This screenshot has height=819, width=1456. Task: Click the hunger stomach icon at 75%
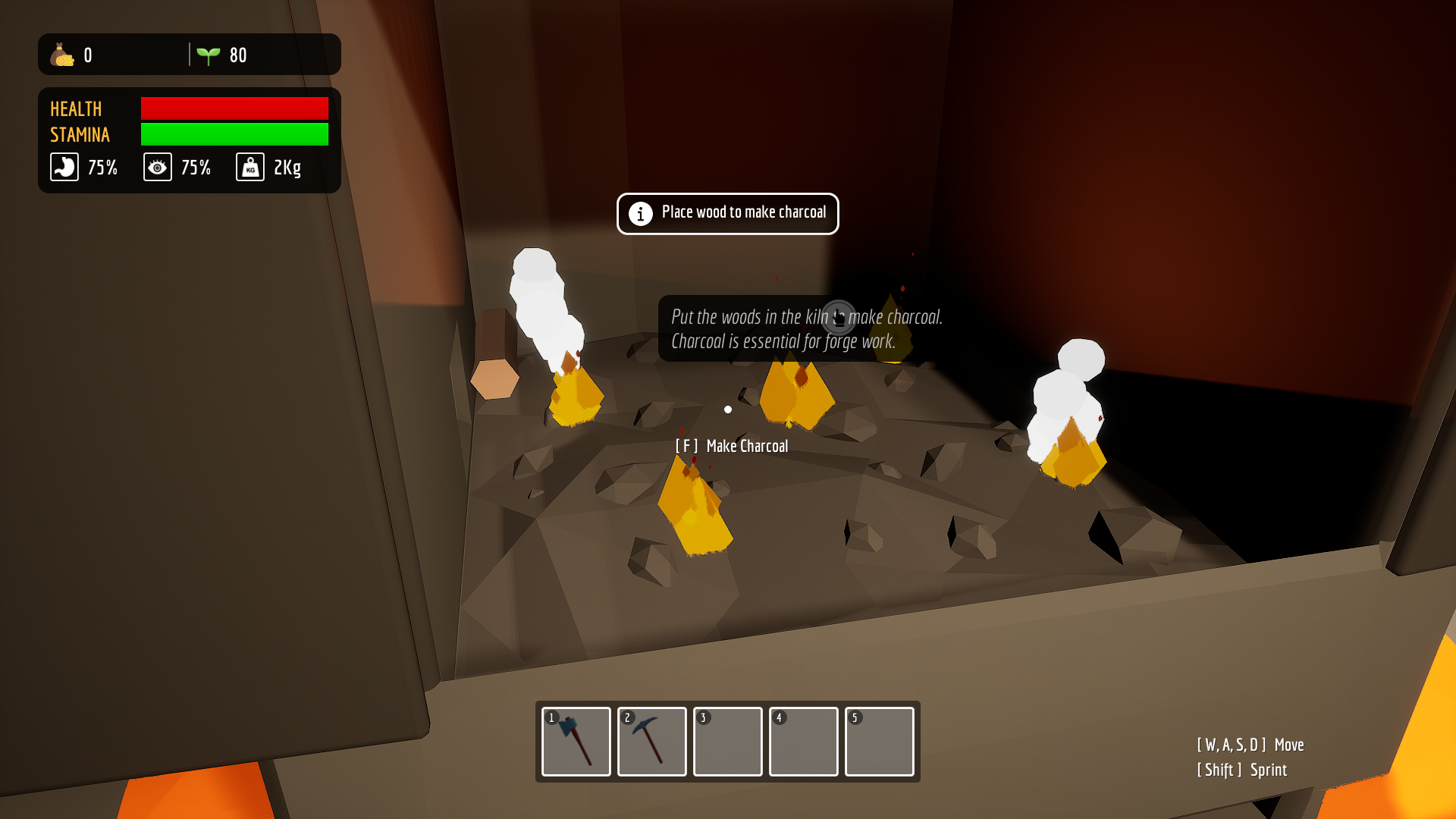[64, 167]
